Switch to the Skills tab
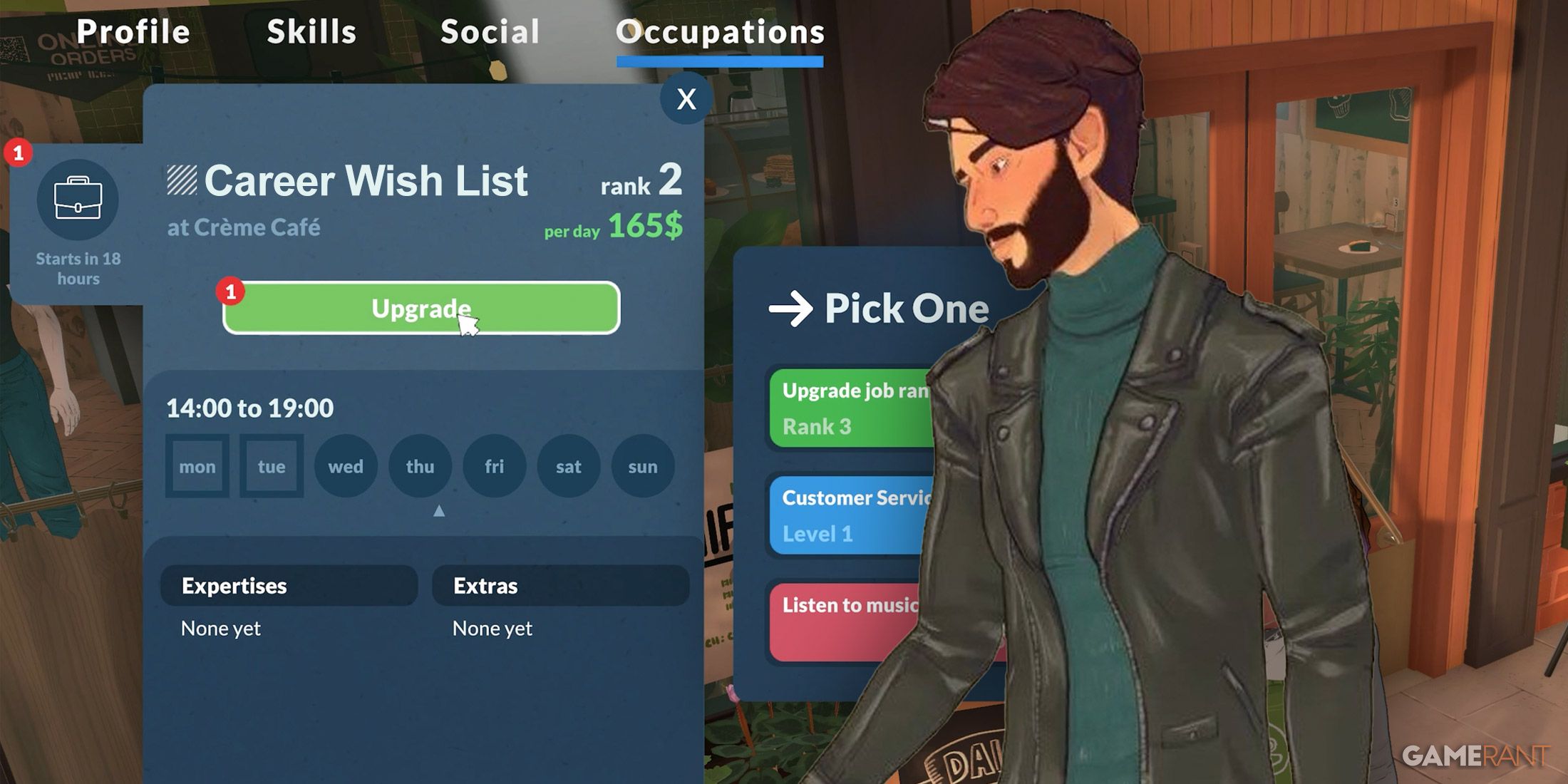This screenshot has height=784, width=1568. [311, 31]
